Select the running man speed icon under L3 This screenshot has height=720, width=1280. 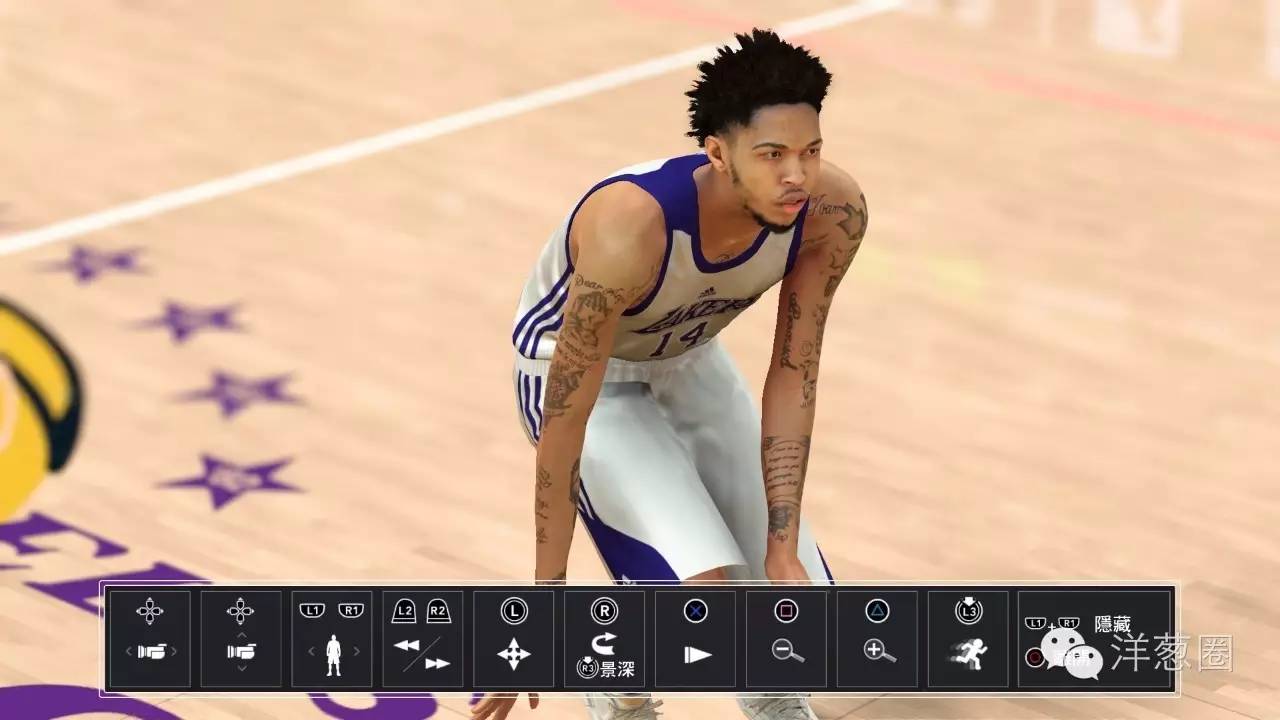click(970, 654)
